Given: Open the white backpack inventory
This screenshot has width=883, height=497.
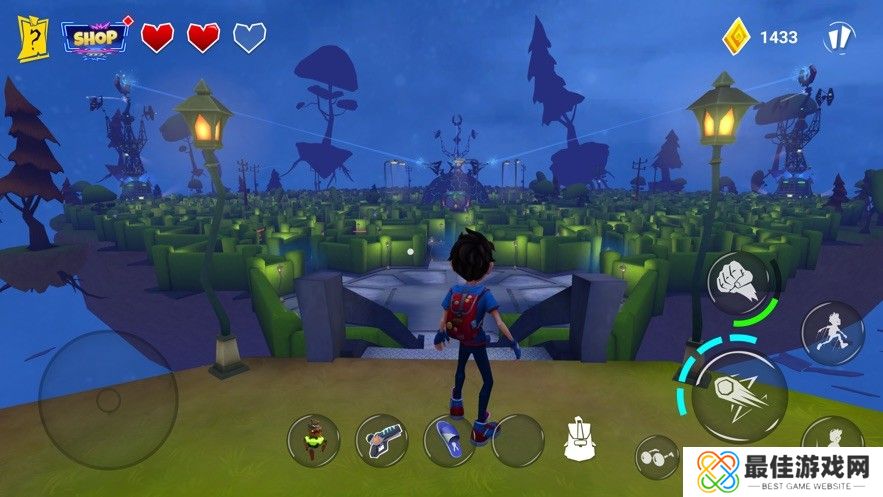Looking at the screenshot, I should (x=578, y=440).
